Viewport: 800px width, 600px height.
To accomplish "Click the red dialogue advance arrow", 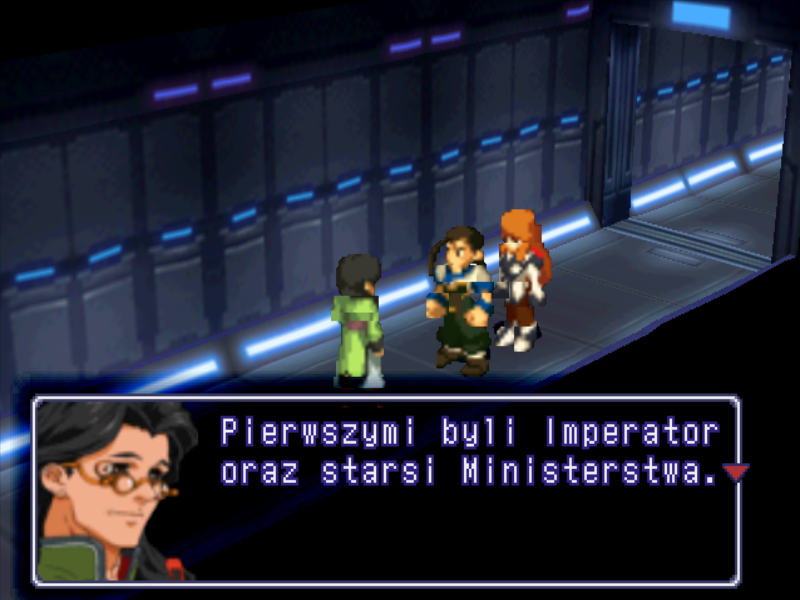I will (x=735, y=472).
